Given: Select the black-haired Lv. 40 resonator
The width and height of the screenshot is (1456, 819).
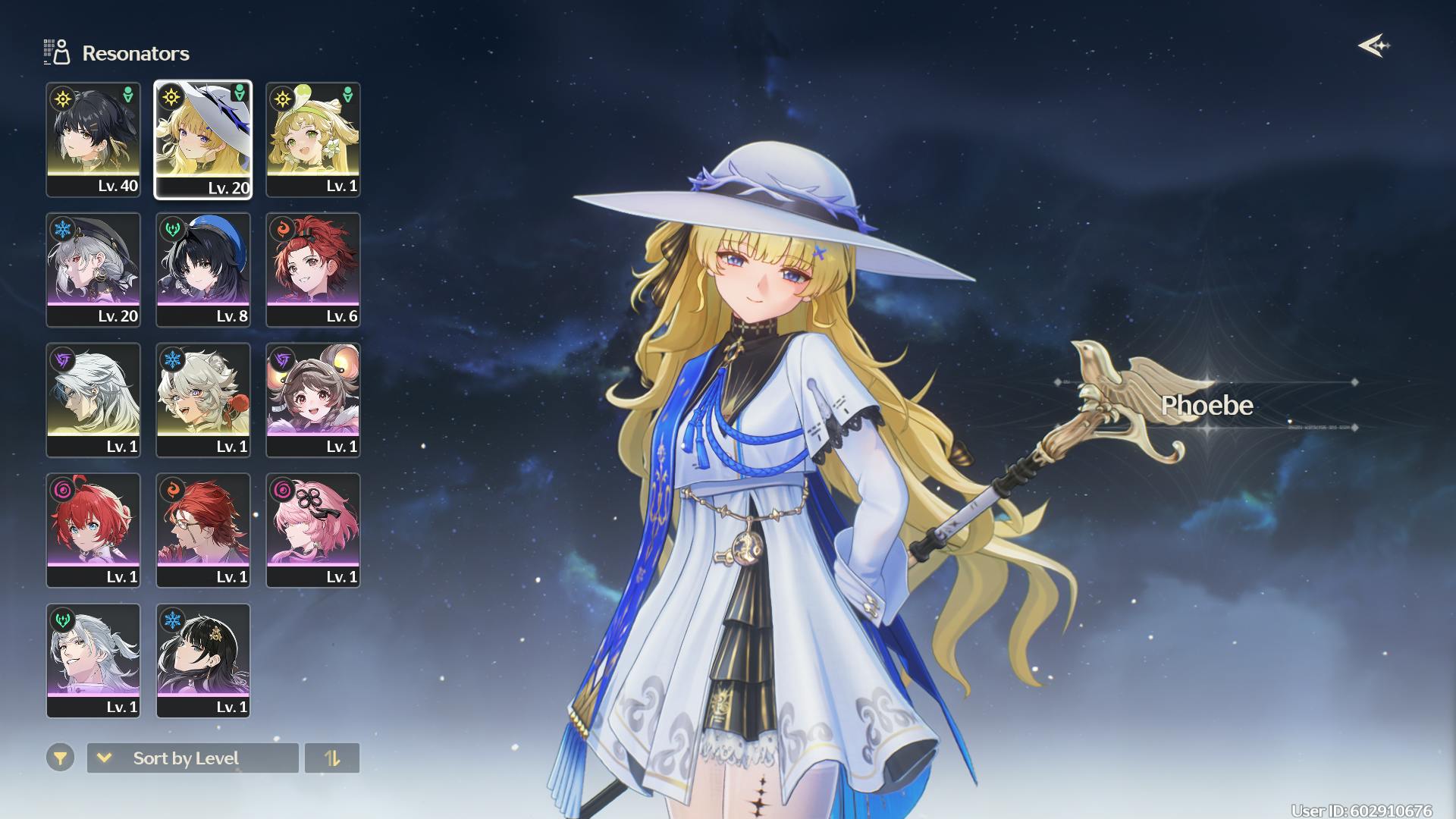Looking at the screenshot, I should (x=93, y=140).
